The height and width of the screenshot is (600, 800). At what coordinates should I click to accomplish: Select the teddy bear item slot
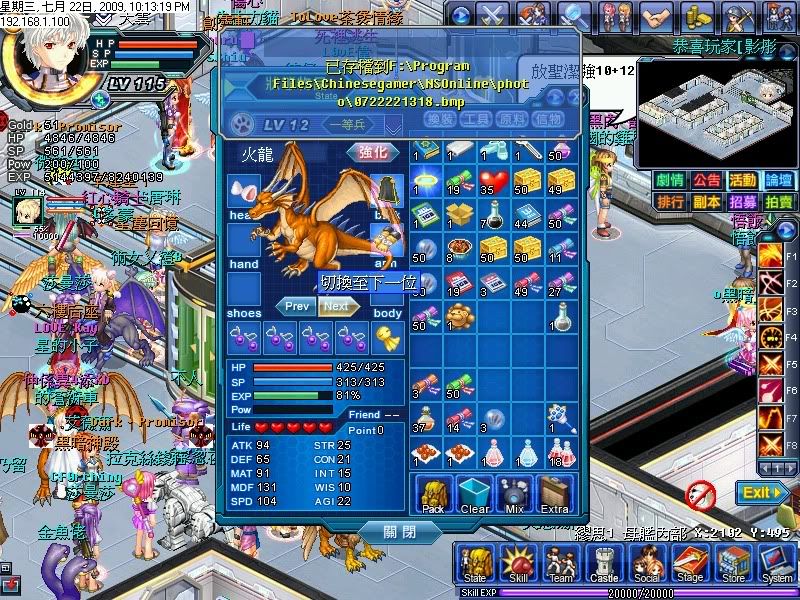458,318
